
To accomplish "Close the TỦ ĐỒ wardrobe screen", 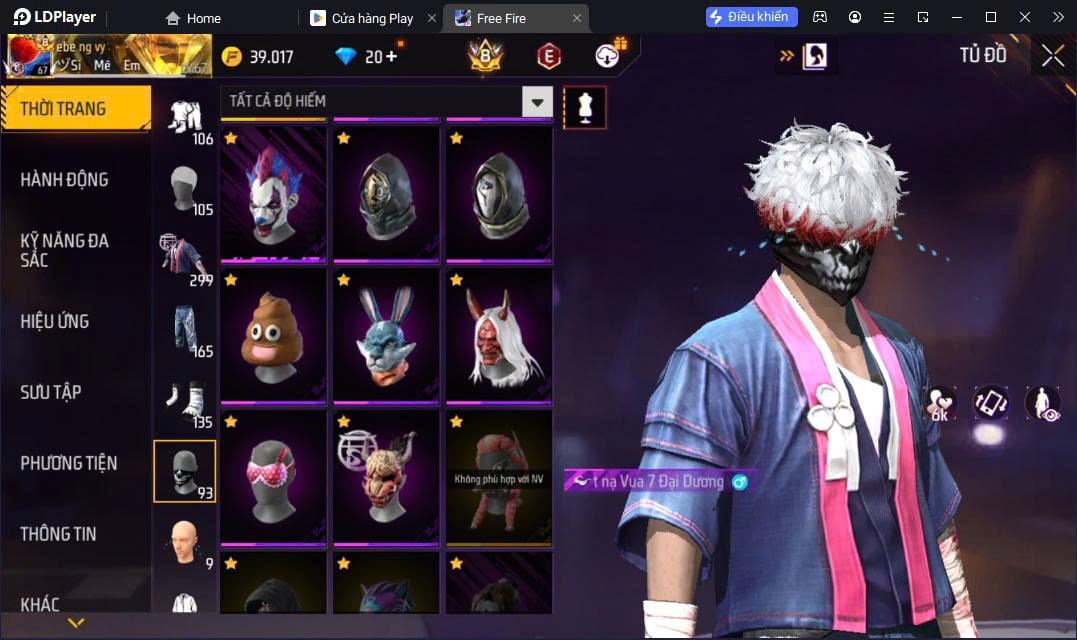I will (1052, 56).
